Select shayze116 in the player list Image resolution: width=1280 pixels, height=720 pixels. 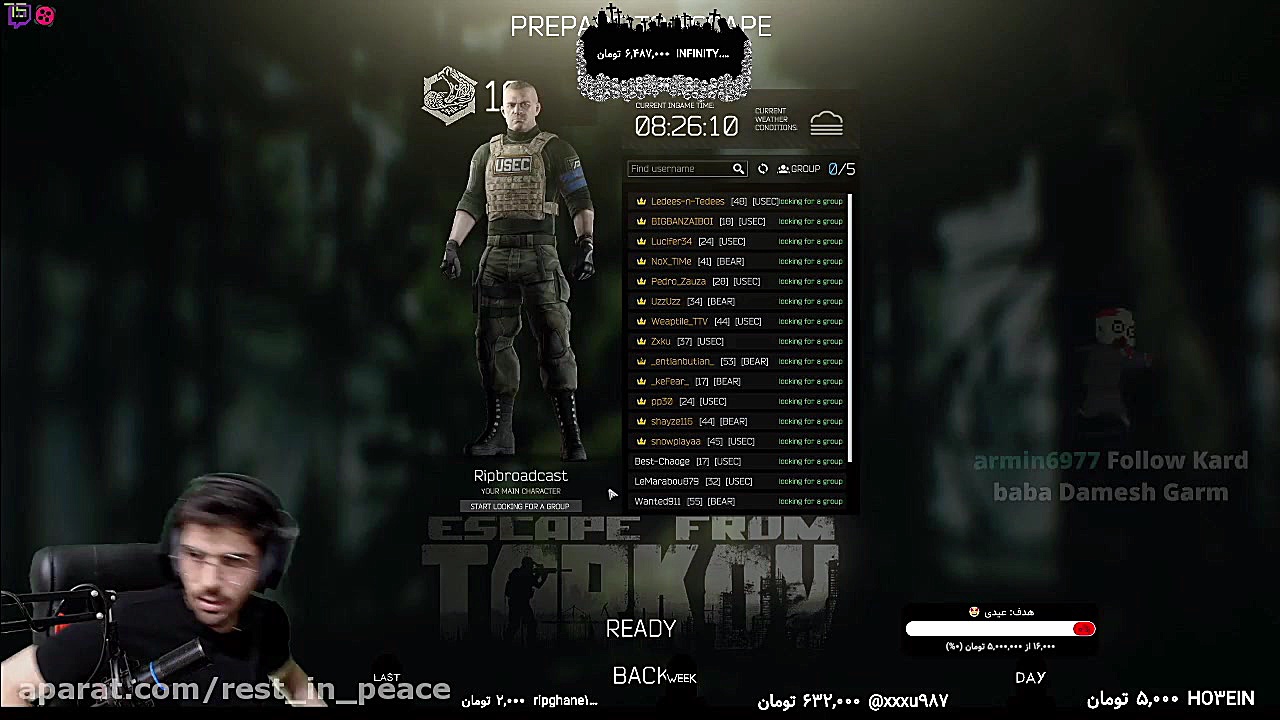671,421
